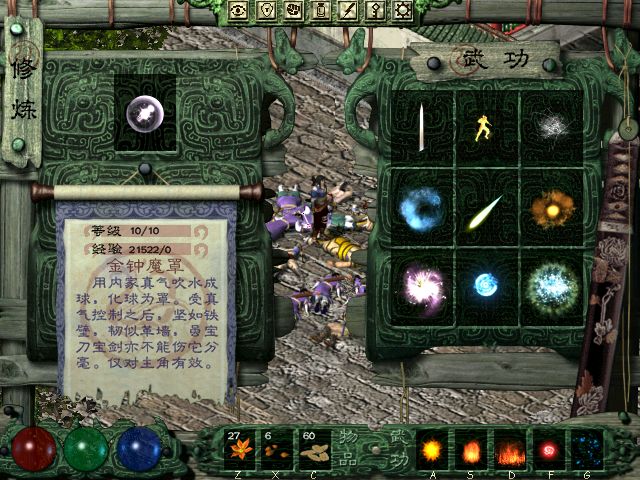Activate the lightning bolt toolbar icon
The height and width of the screenshot is (480, 640).
click(348, 11)
